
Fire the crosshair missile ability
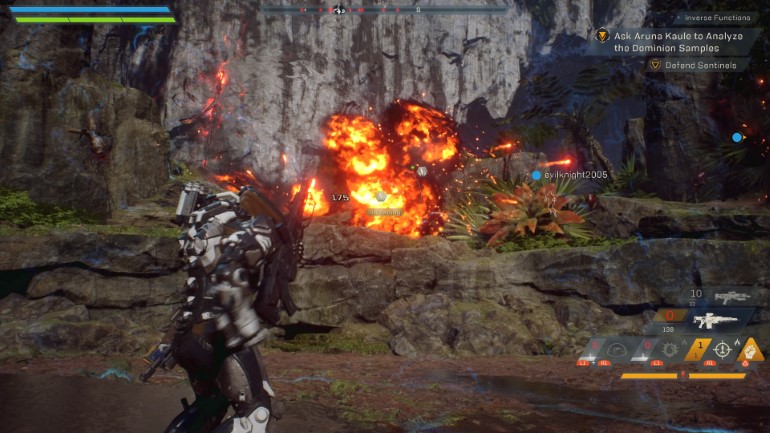[x=723, y=350]
